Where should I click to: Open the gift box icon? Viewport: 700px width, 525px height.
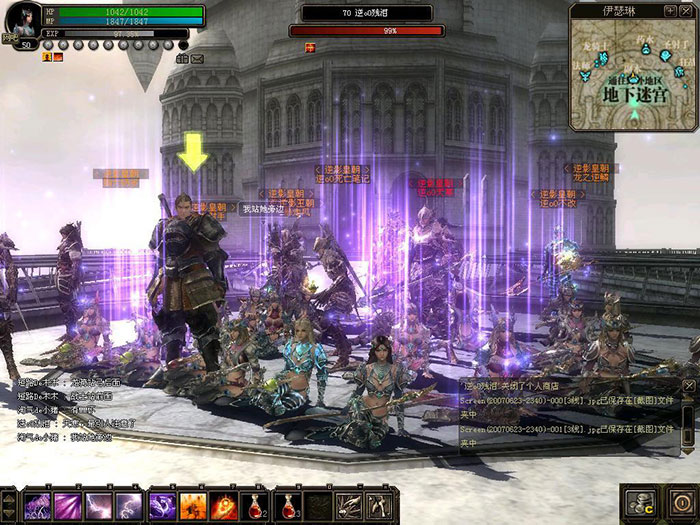[183, 60]
